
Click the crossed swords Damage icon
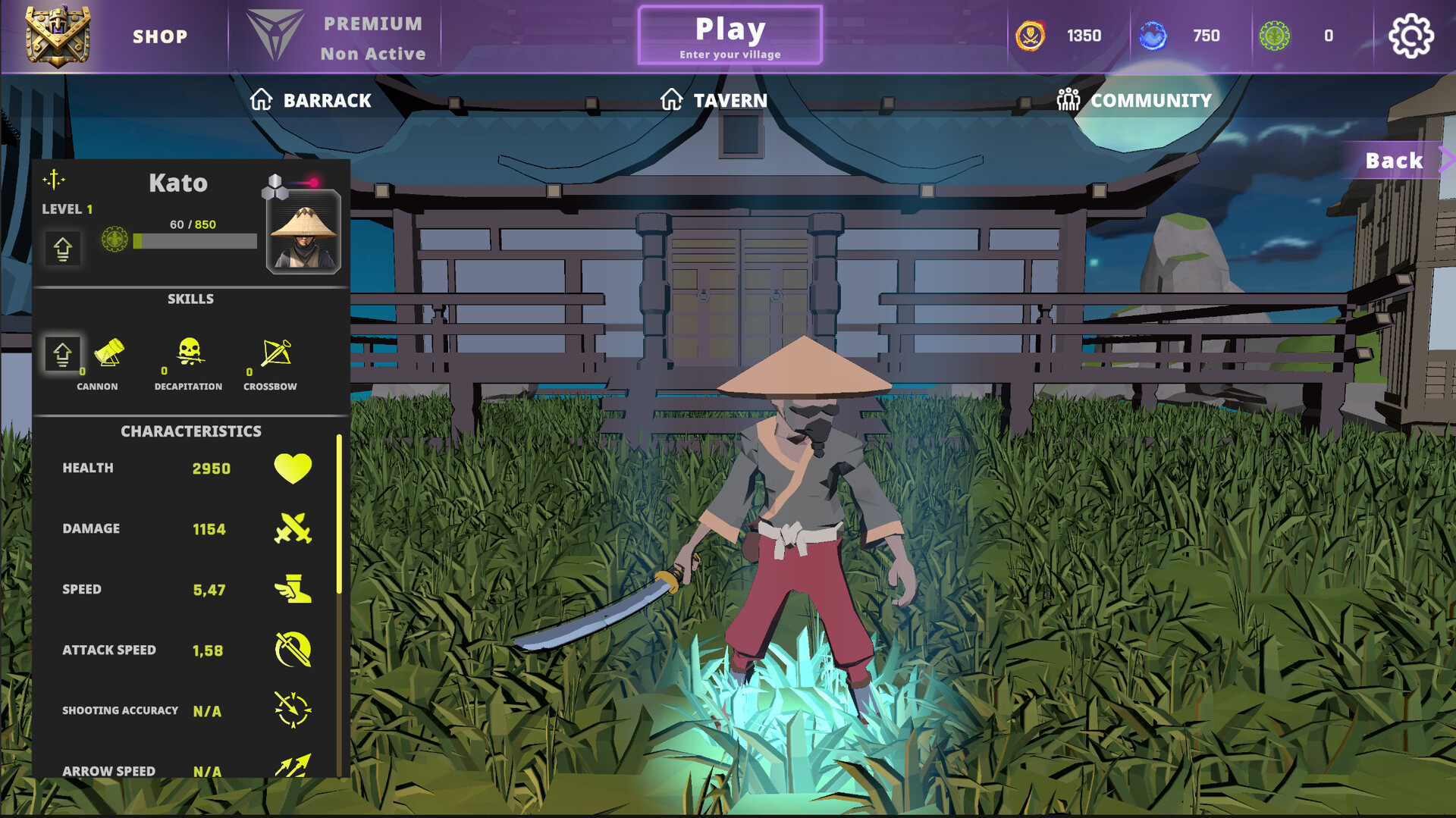coord(293,528)
